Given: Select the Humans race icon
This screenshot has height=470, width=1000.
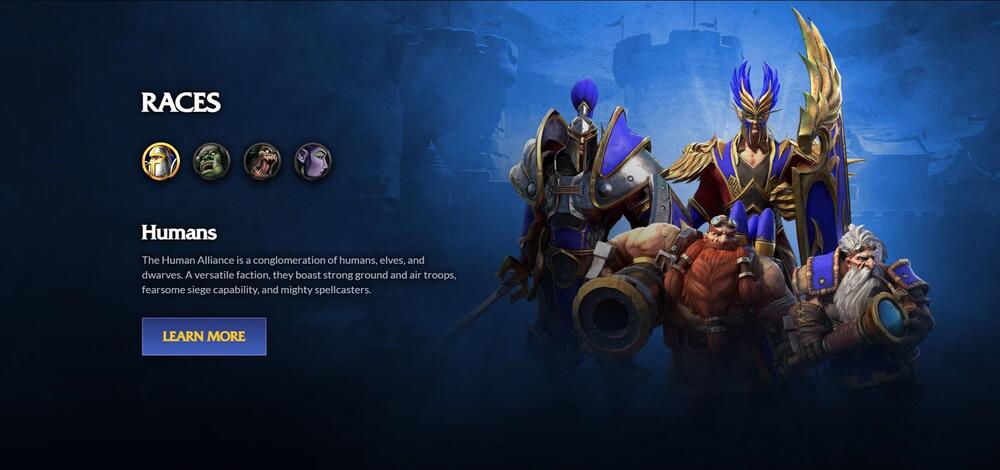Looking at the screenshot, I should pos(160,161).
